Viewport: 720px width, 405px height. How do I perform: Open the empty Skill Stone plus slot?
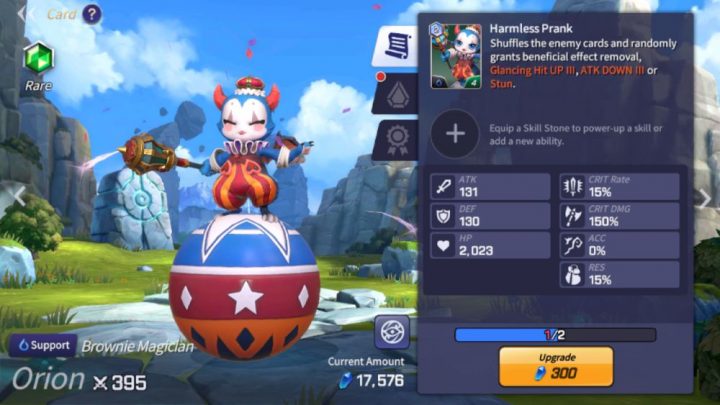tap(455, 133)
